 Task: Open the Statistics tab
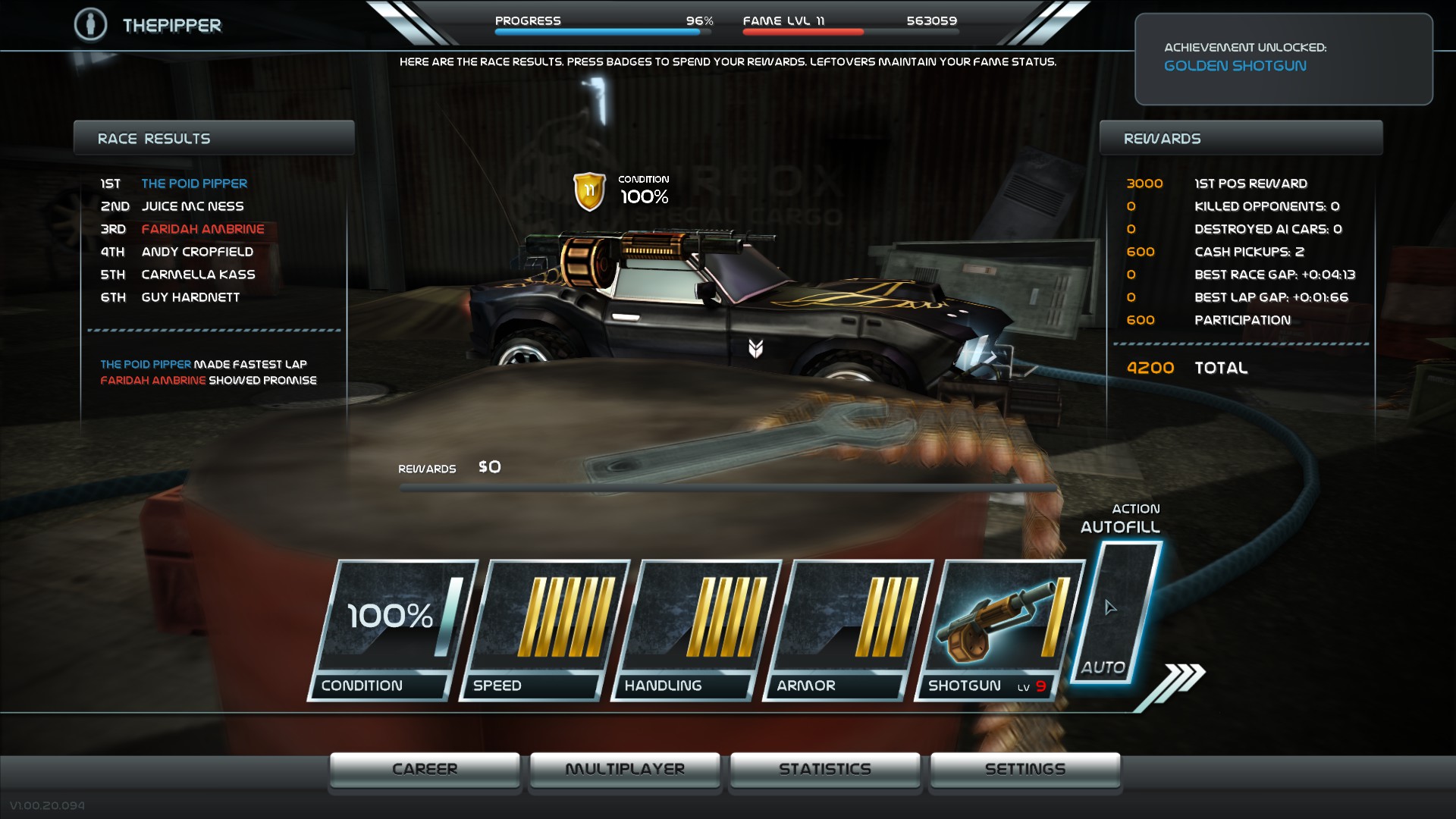tap(824, 768)
